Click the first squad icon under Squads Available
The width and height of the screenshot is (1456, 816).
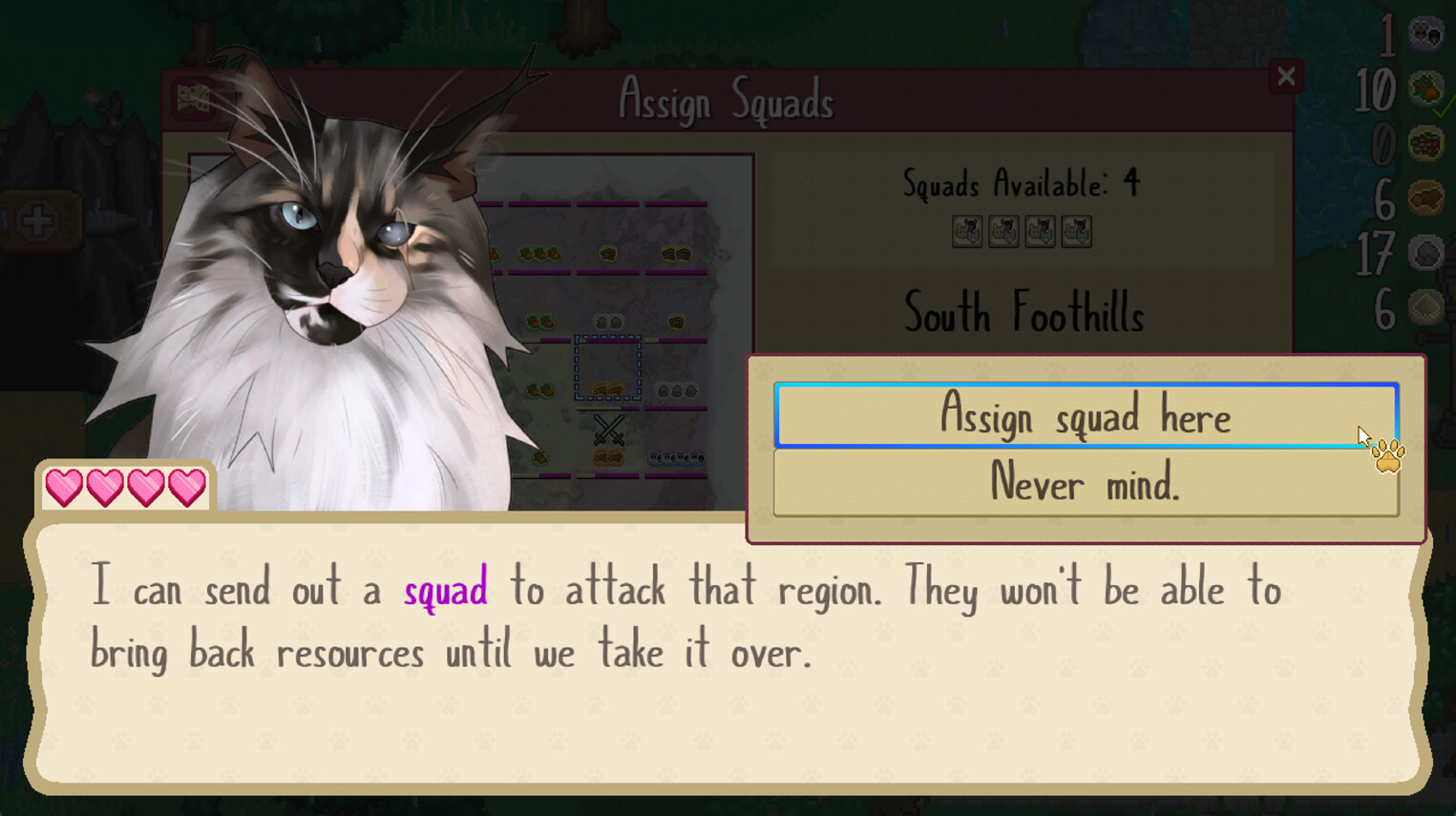(968, 231)
